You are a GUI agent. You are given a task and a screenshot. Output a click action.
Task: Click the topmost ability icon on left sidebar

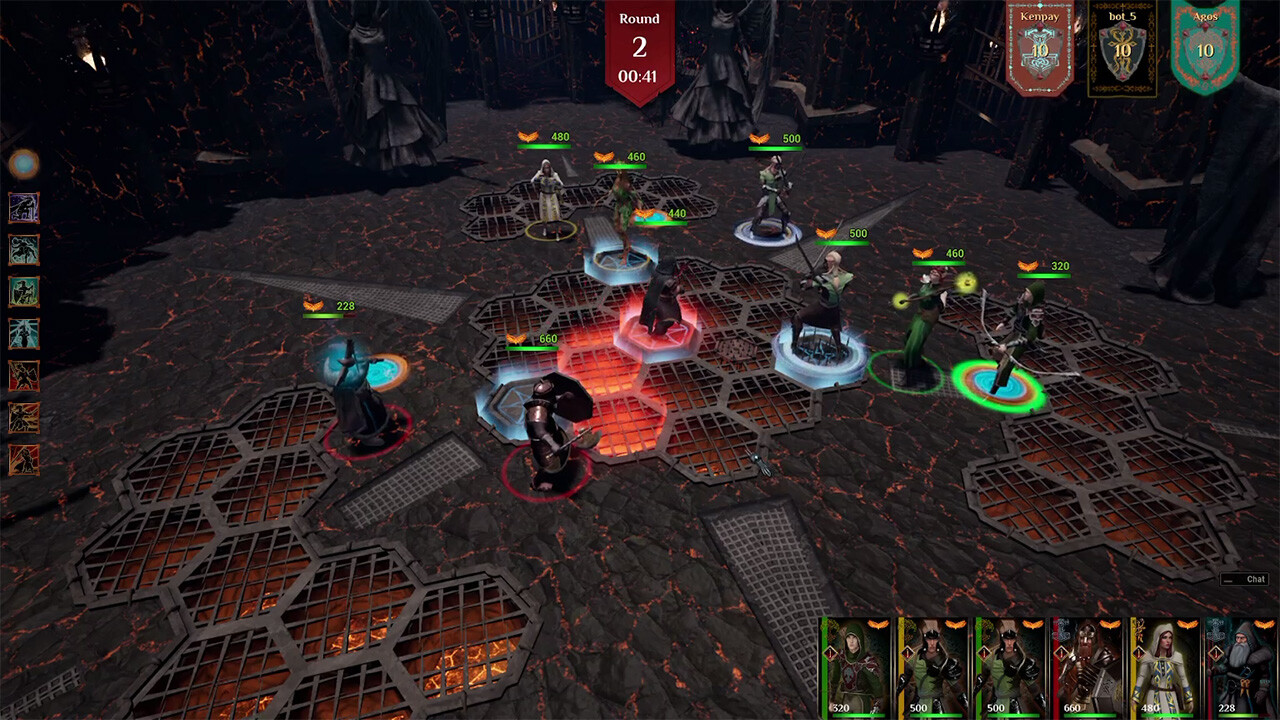click(24, 206)
